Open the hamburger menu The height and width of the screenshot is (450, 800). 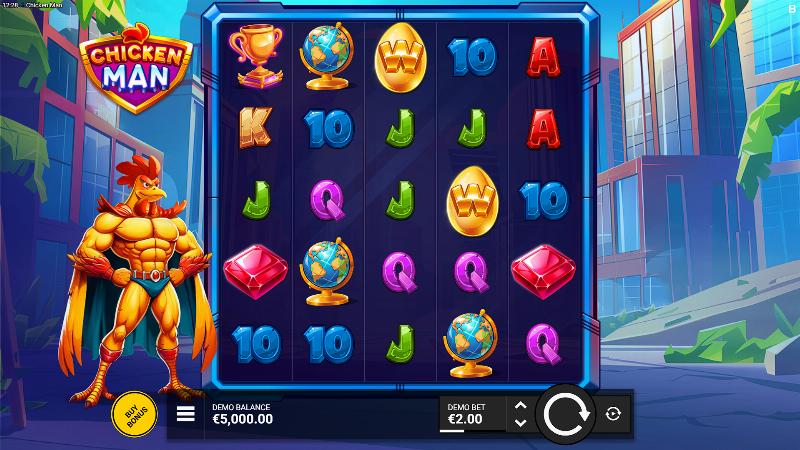185,413
